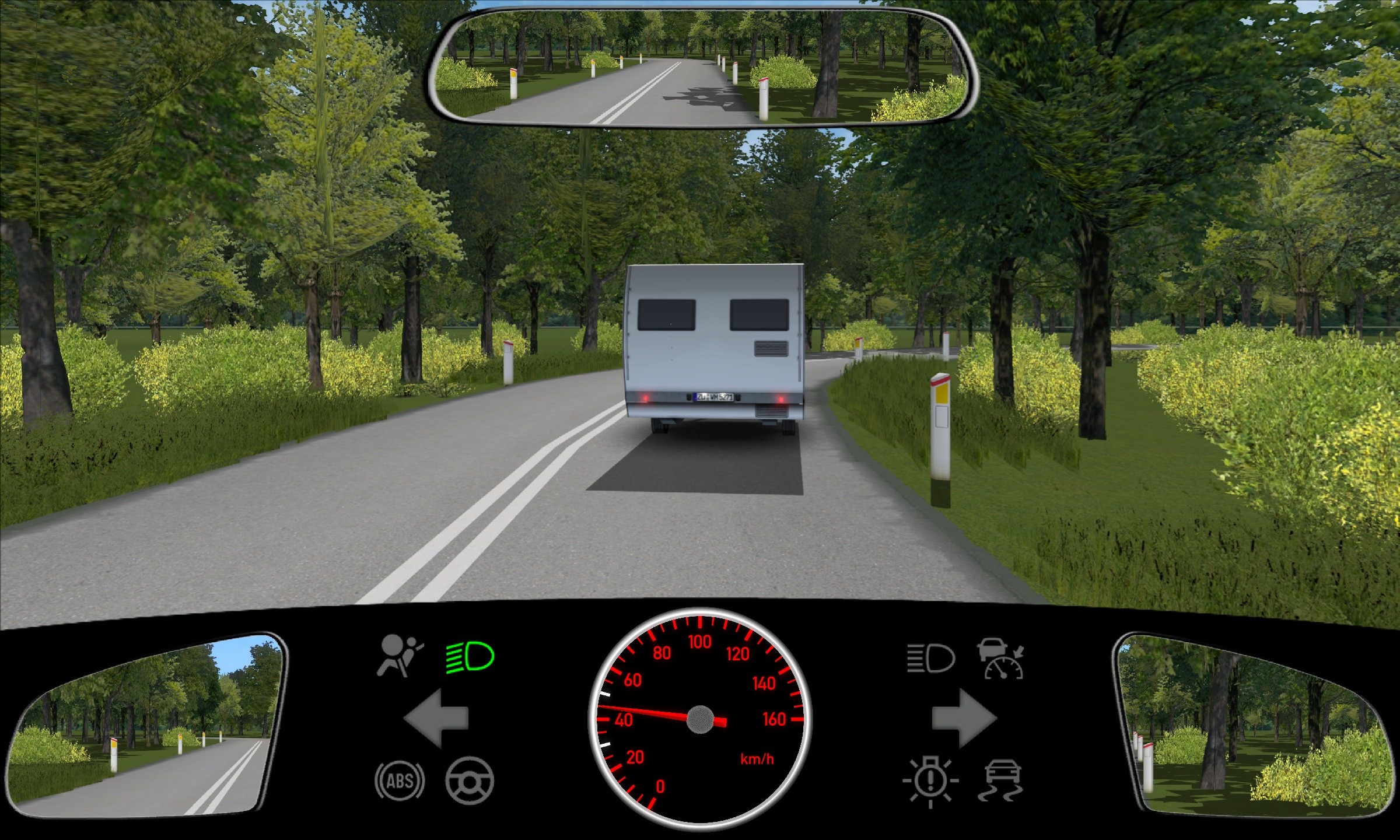This screenshot has width=1400, height=840.
Task: Click the speedometer dial
Action: (700, 719)
